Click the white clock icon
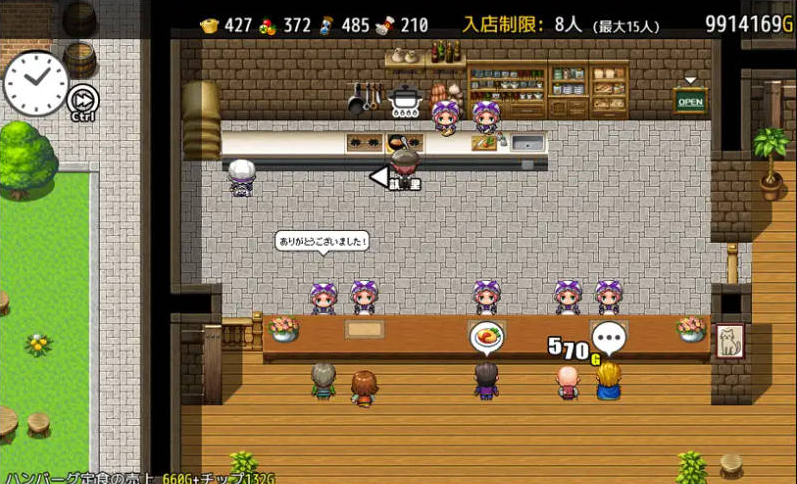This screenshot has width=797, height=484. (x=35, y=82)
